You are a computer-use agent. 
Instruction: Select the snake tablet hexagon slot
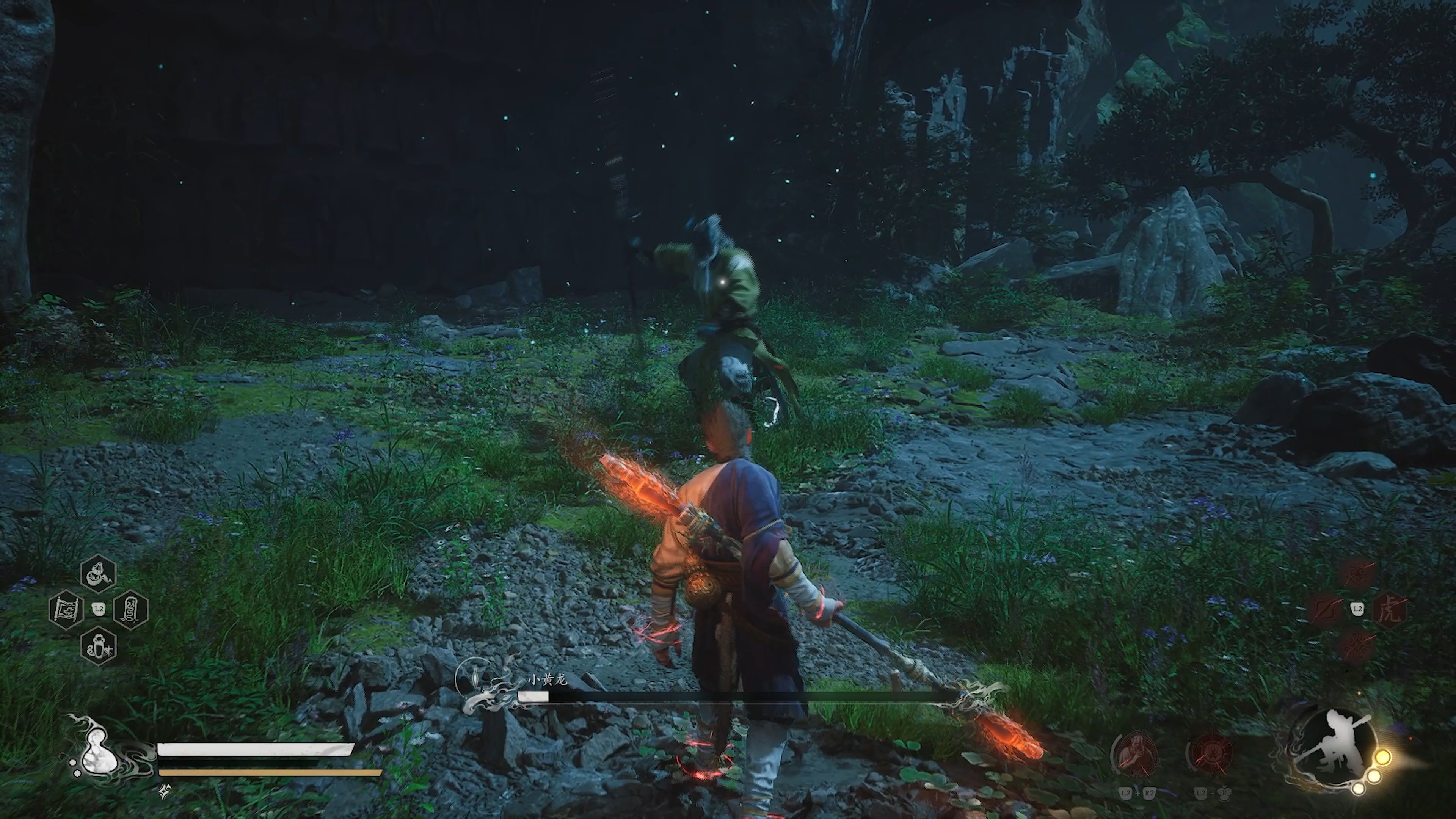131,609
